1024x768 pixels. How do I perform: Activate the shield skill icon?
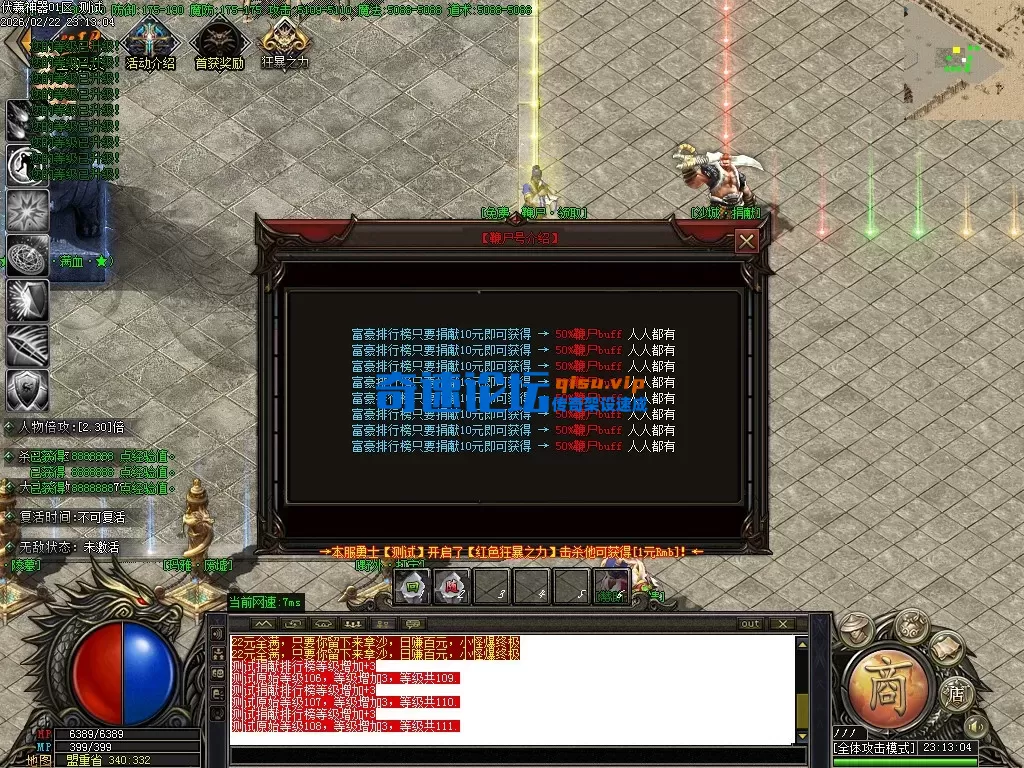tap(27, 390)
